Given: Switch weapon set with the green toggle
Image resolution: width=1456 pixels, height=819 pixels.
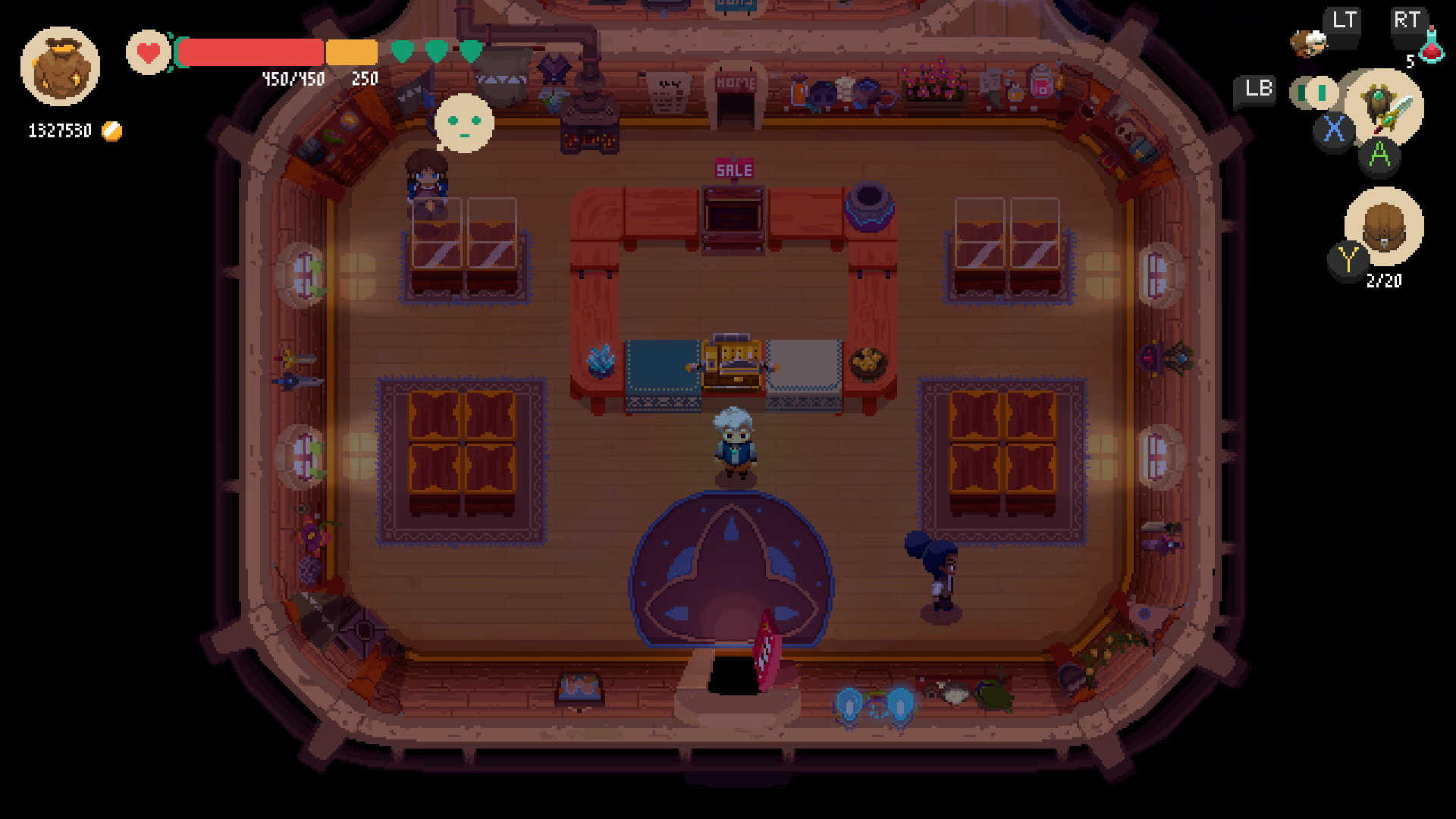Looking at the screenshot, I should coord(1316,93).
